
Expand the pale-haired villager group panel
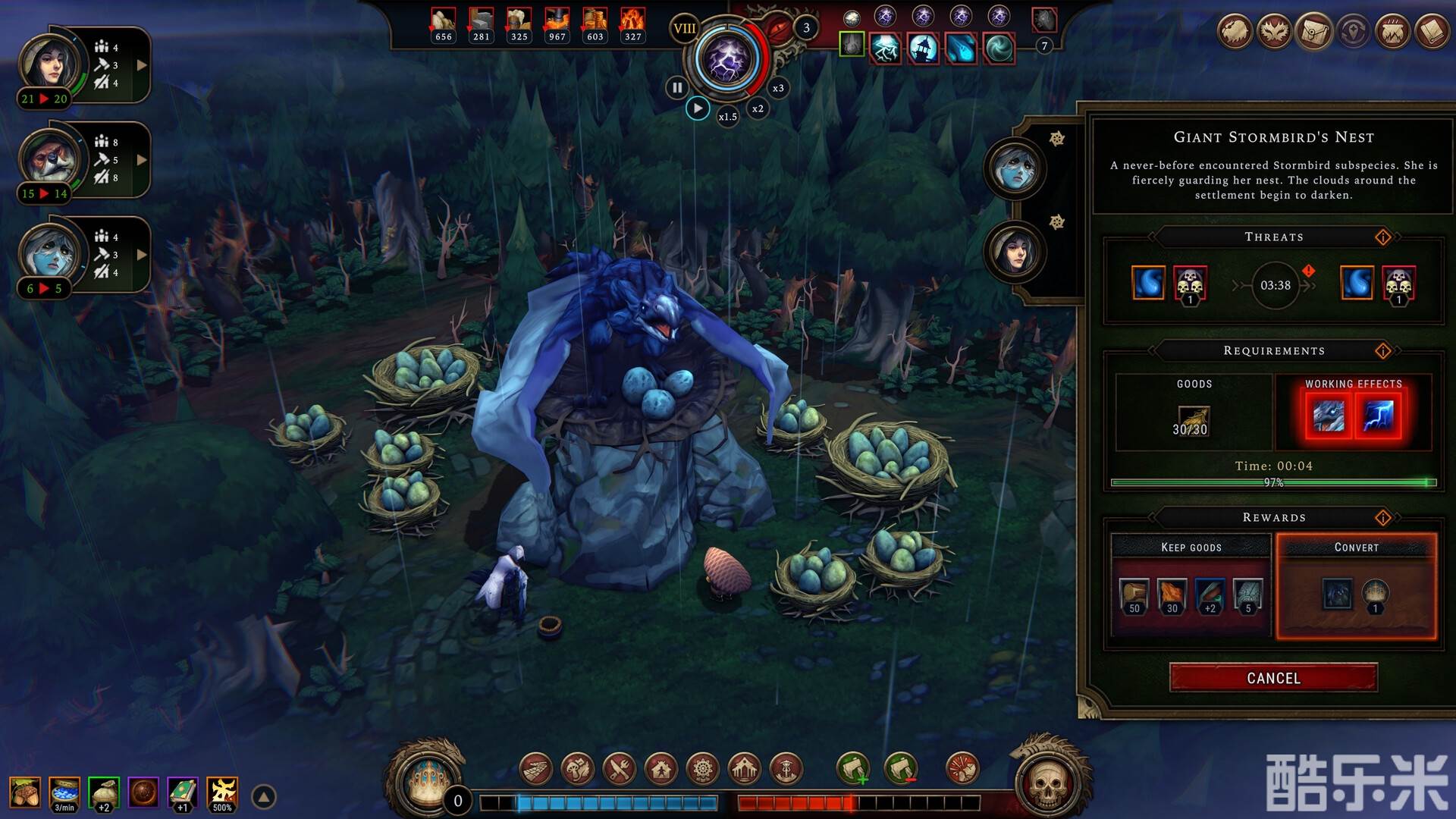click(142, 255)
